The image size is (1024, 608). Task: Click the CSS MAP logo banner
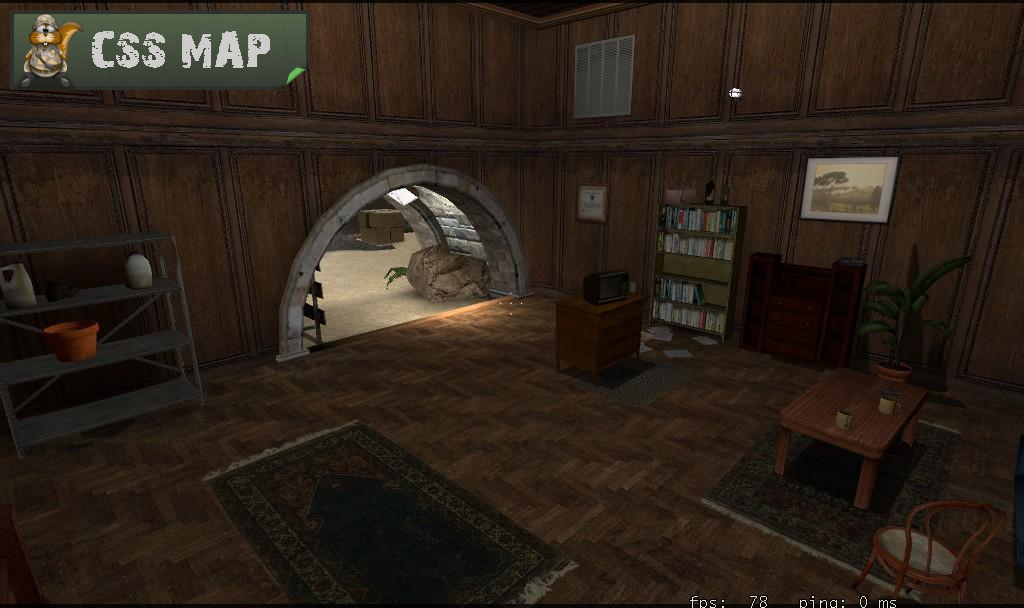point(158,50)
